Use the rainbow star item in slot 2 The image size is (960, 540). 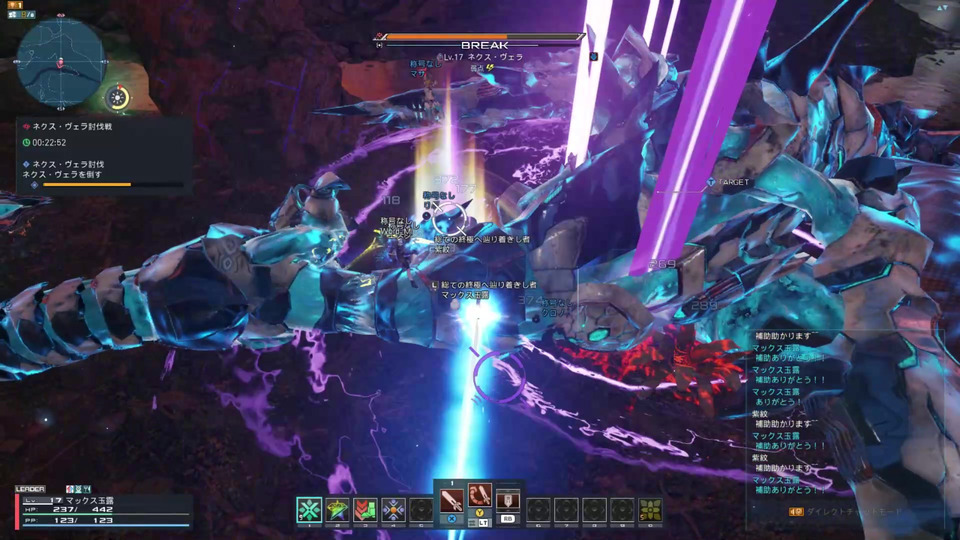pos(338,510)
